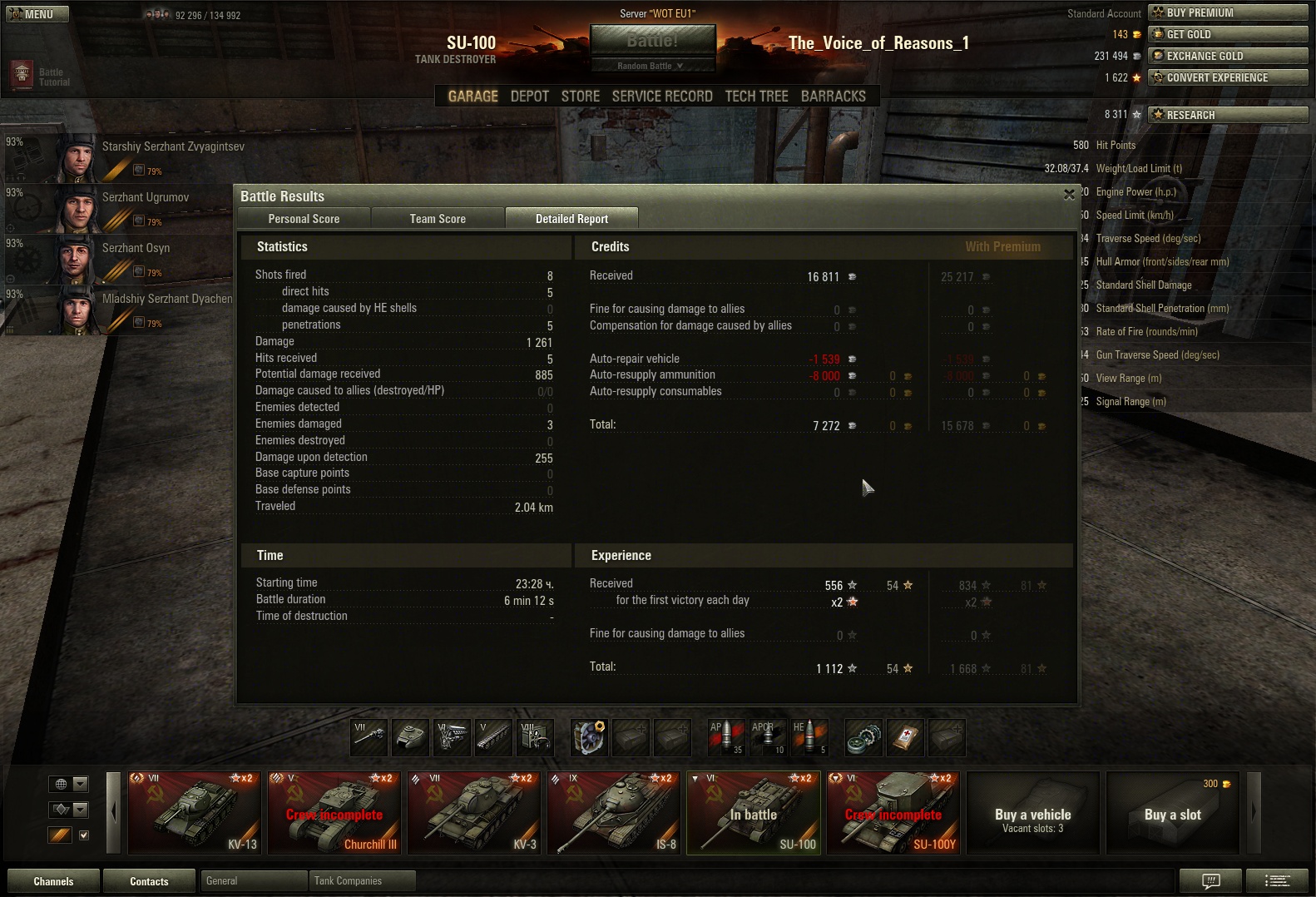Open the Channels chat button

53,881
